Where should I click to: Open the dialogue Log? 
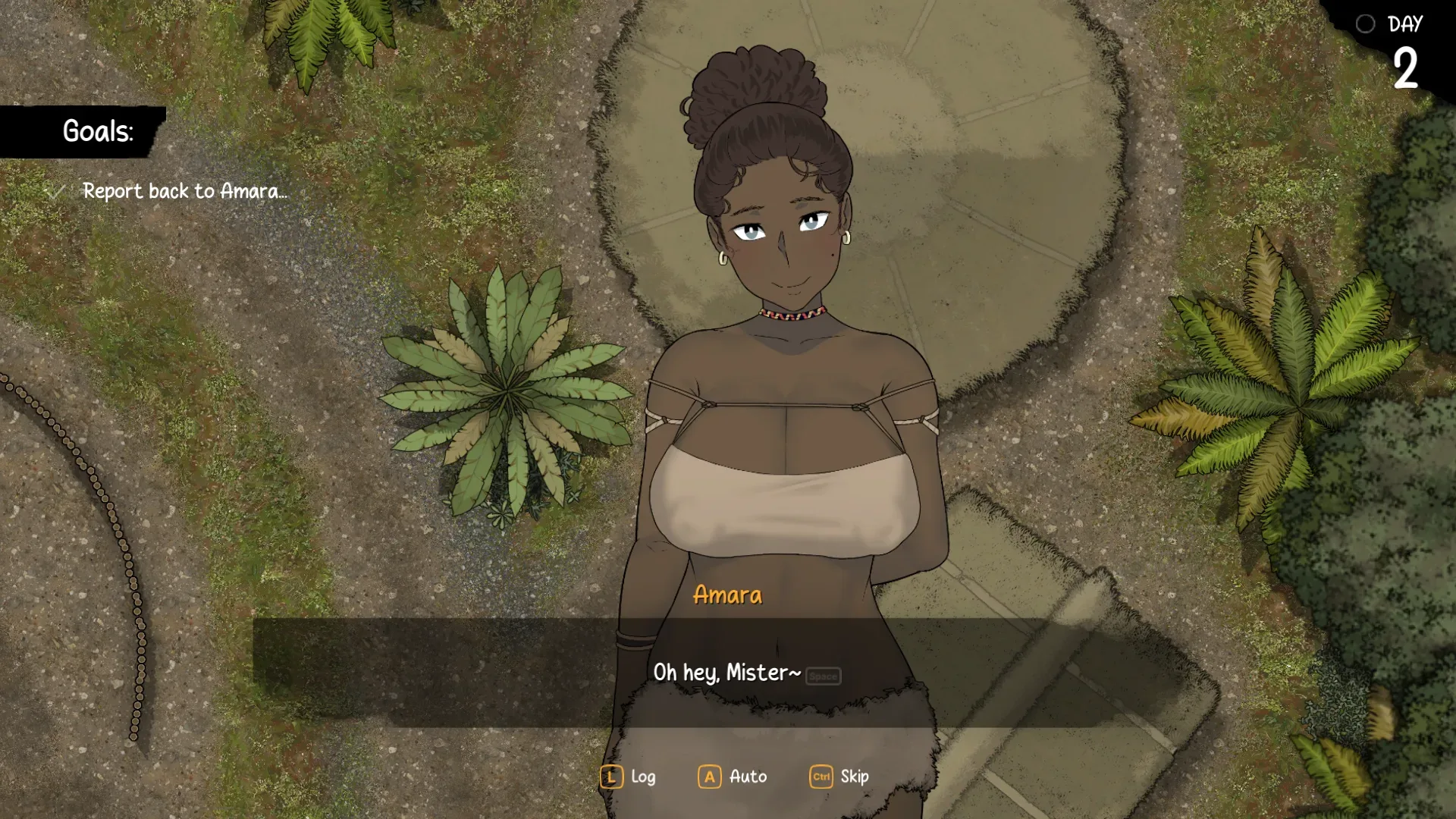coord(628,777)
